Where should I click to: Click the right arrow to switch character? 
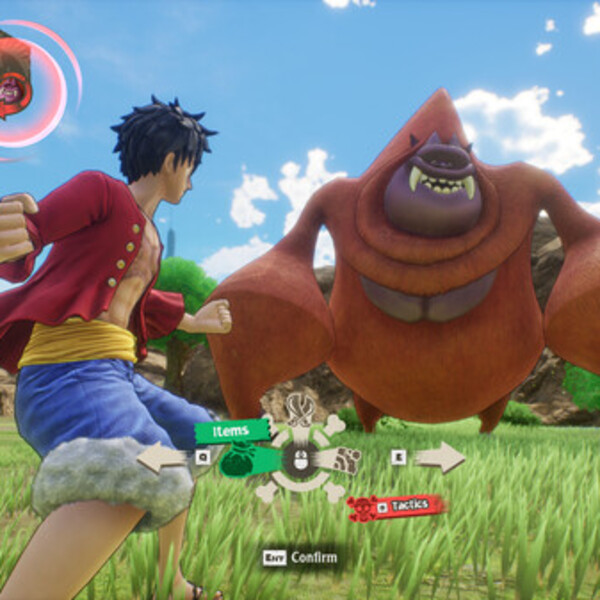(440, 457)
